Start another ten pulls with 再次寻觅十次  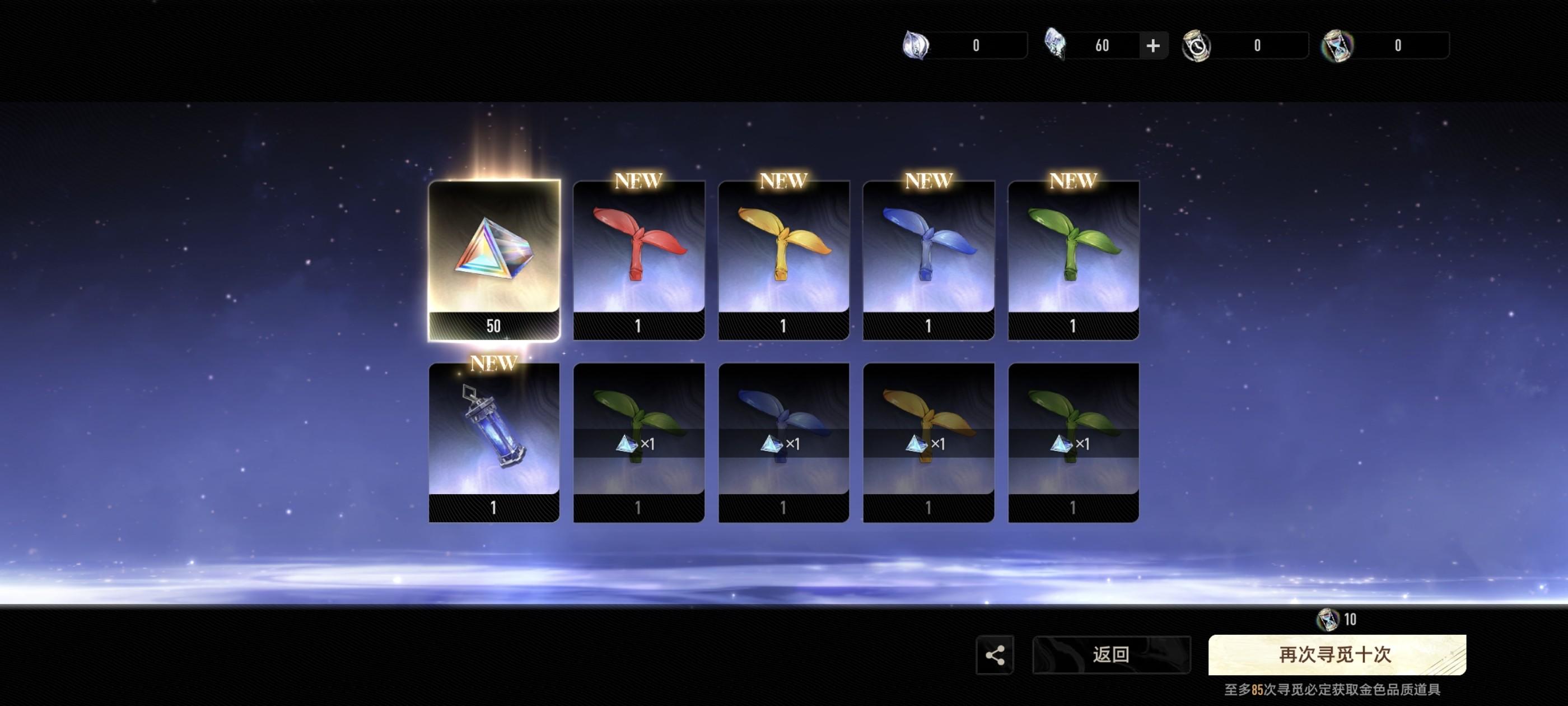[1337, 655]
